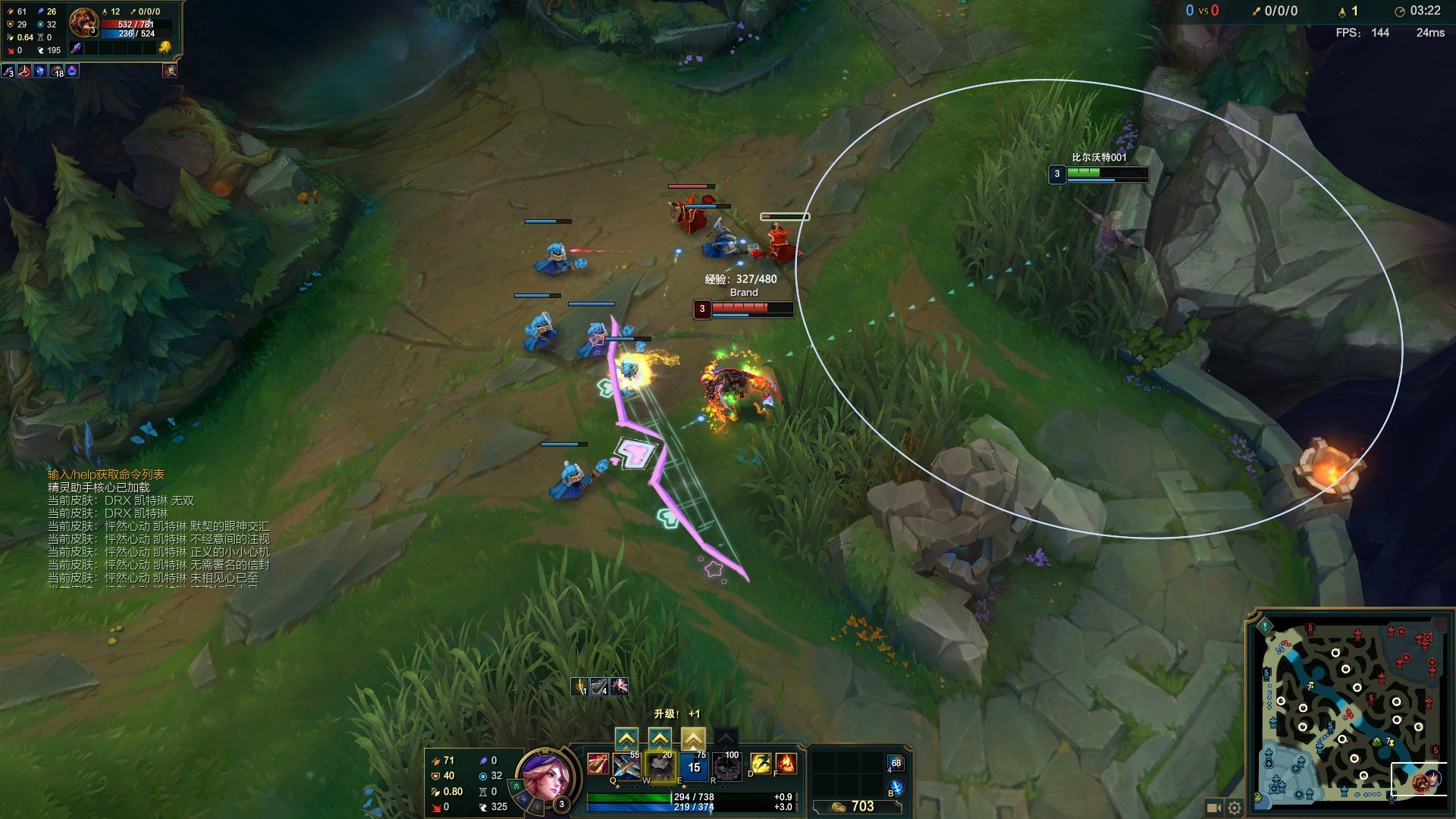Screen dimensions: 1456x819
Task: Click the minimap alert ping button
Action: click(1264, 626)
